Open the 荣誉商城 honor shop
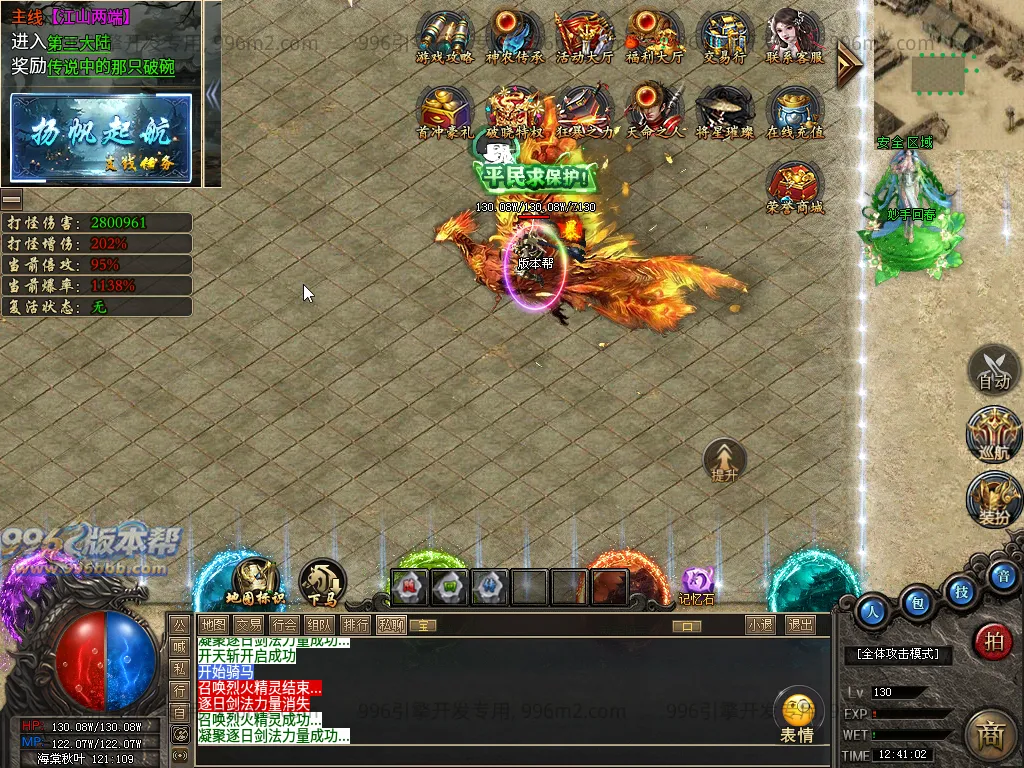Image resolution: width=1024 pixels, height=768 pixels. click(x=795, y=186)
